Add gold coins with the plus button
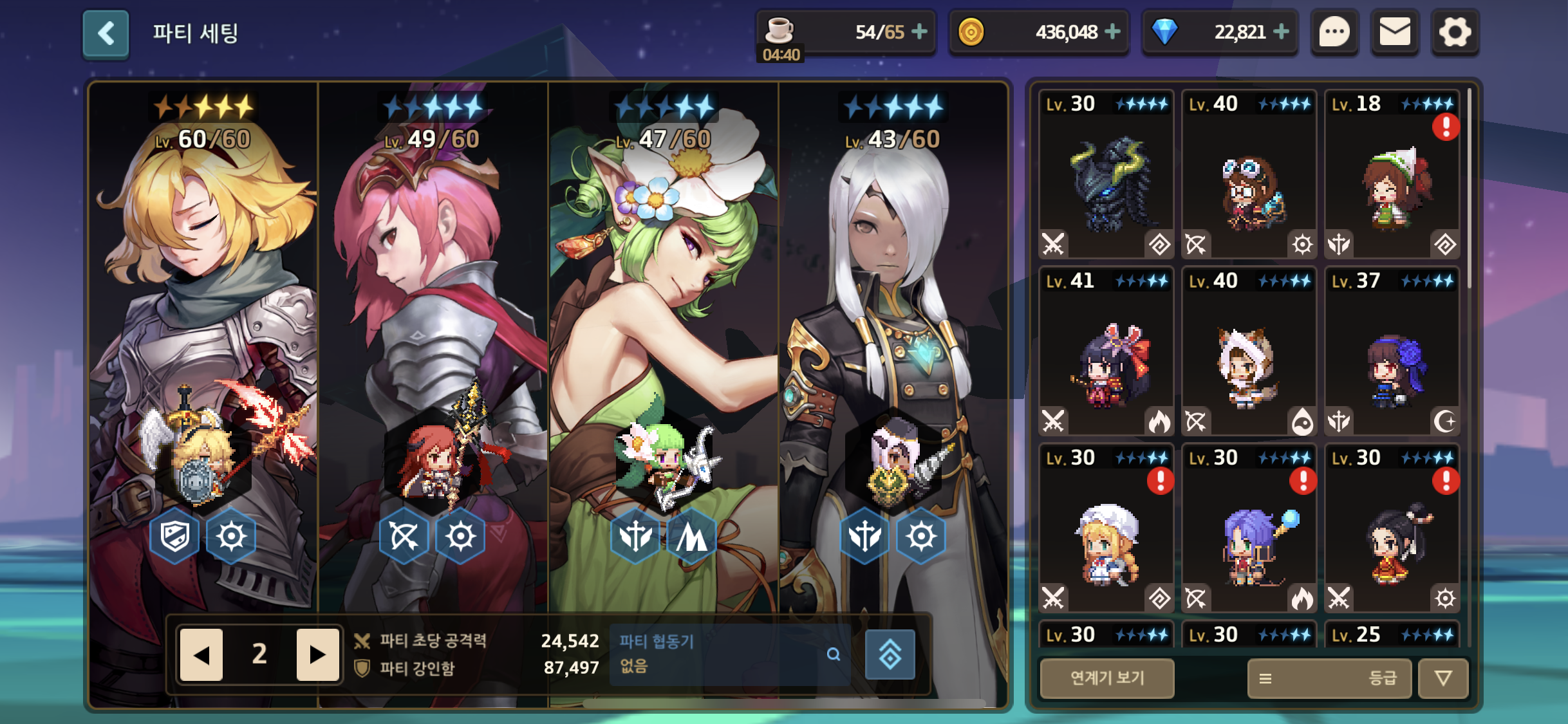This screenshot has width=1568, height=724. [1112, 32]
